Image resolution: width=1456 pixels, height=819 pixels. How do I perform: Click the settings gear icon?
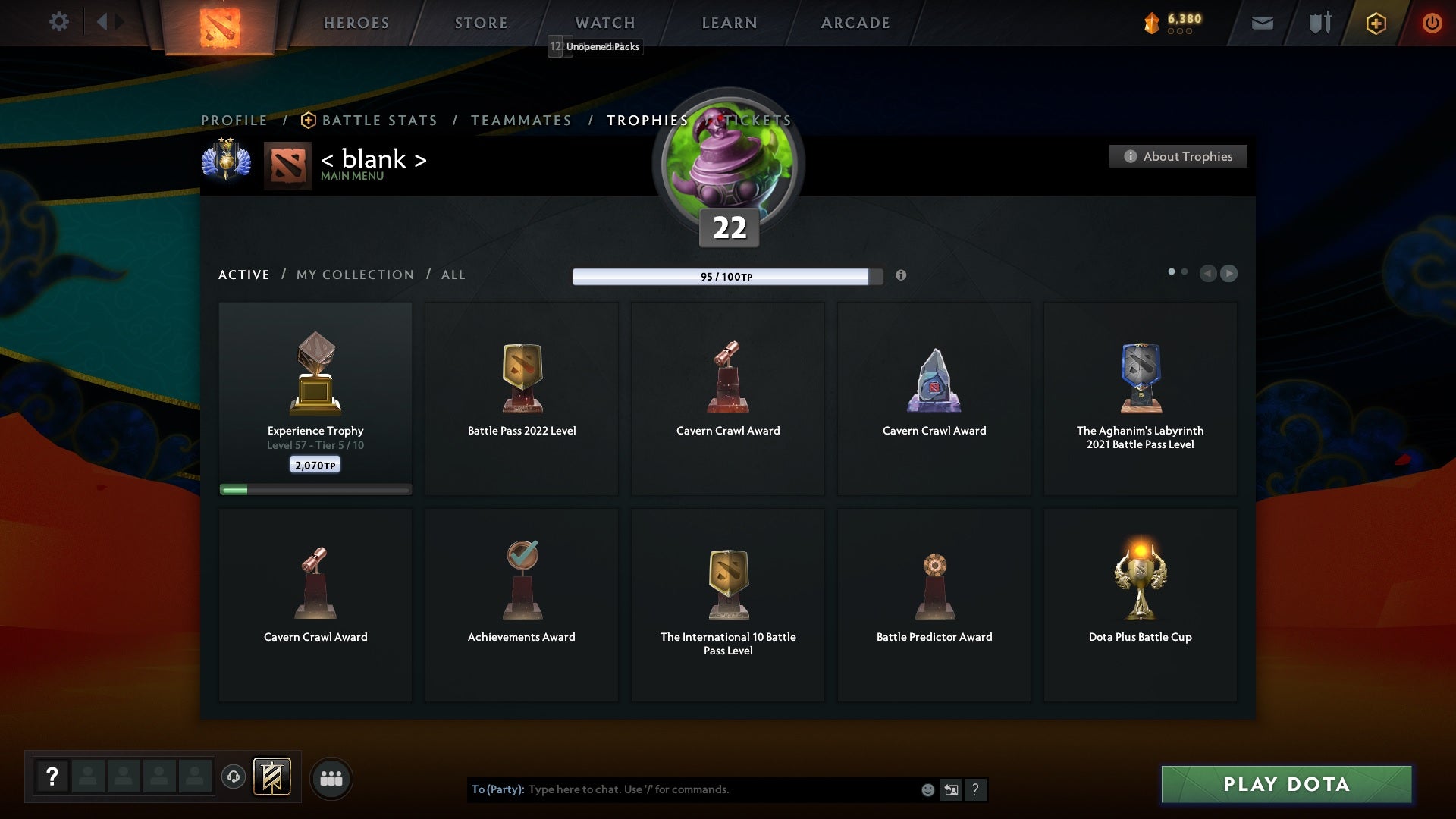(59, 22)
